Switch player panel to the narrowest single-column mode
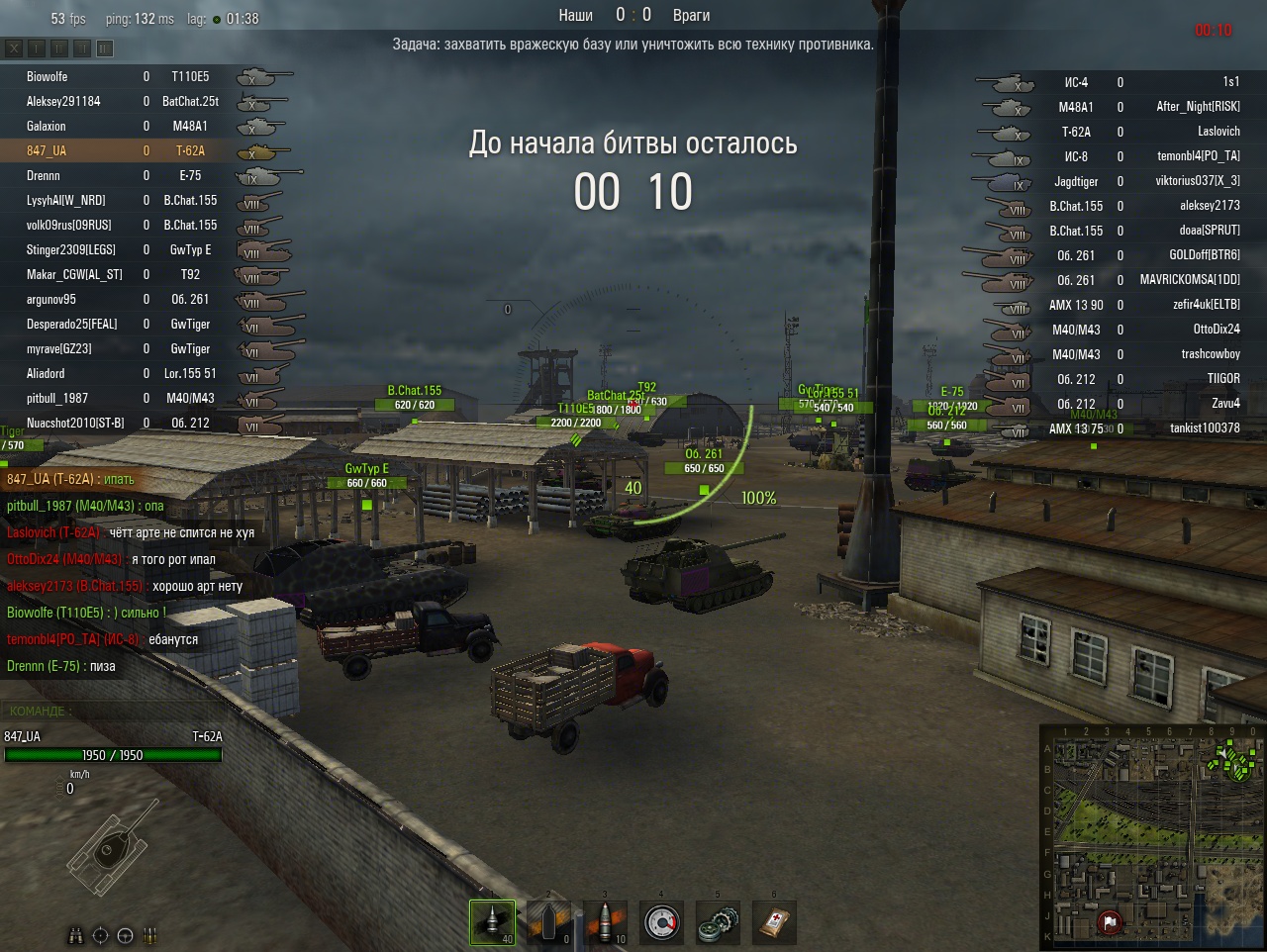1267x952 pixels. 37,48
